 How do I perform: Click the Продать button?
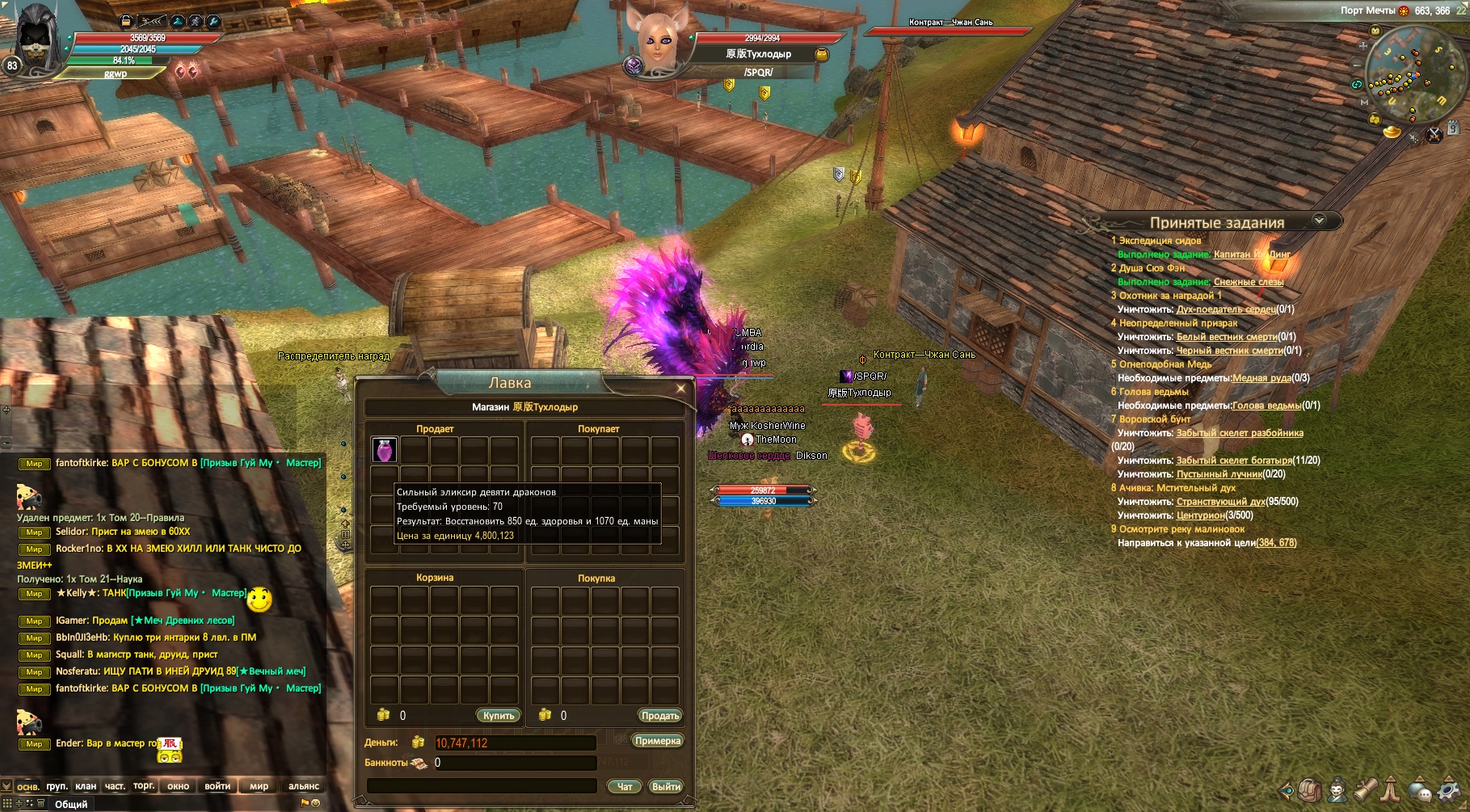(659, 716)
